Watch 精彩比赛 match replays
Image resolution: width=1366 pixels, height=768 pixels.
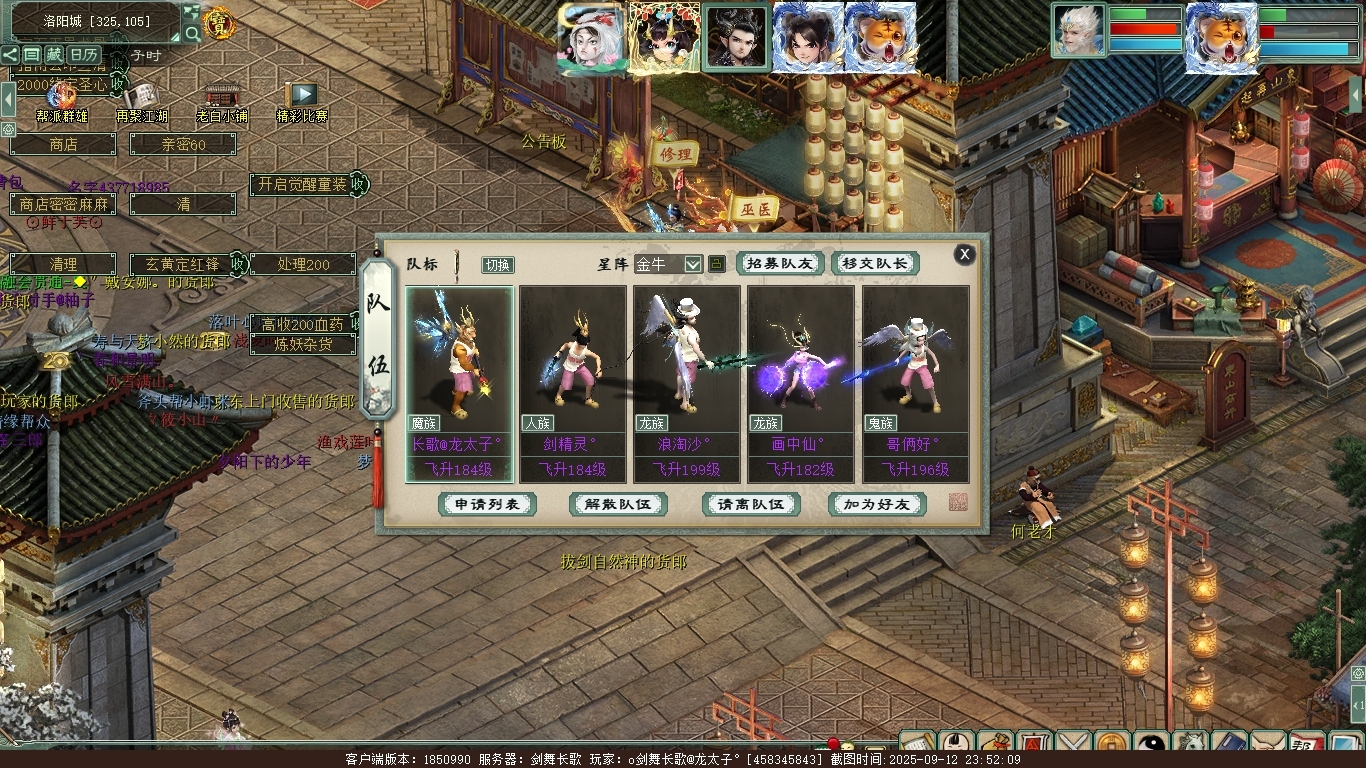click(301, 98)
